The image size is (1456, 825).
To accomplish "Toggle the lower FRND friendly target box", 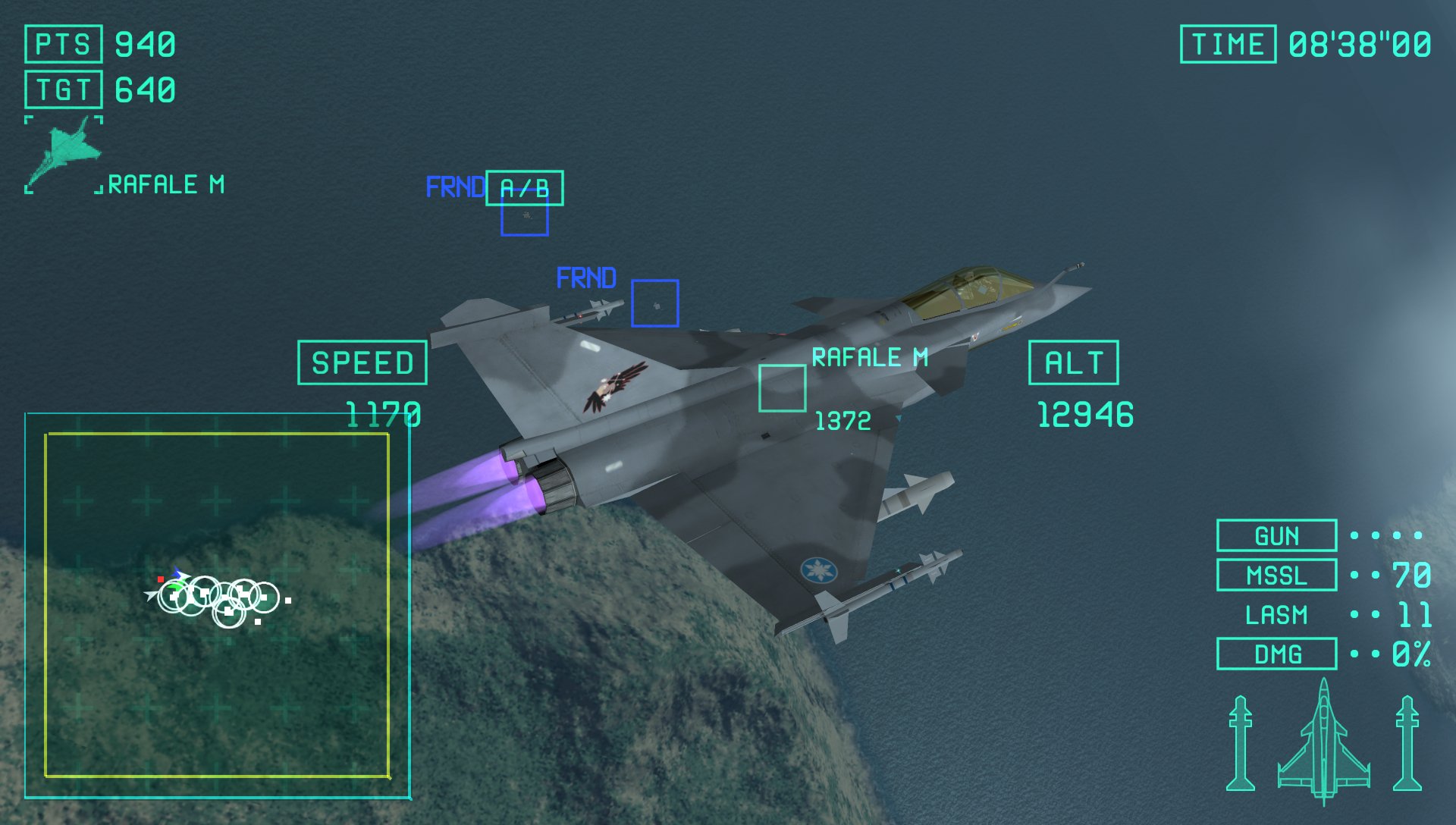I will [x=655, y=303].
